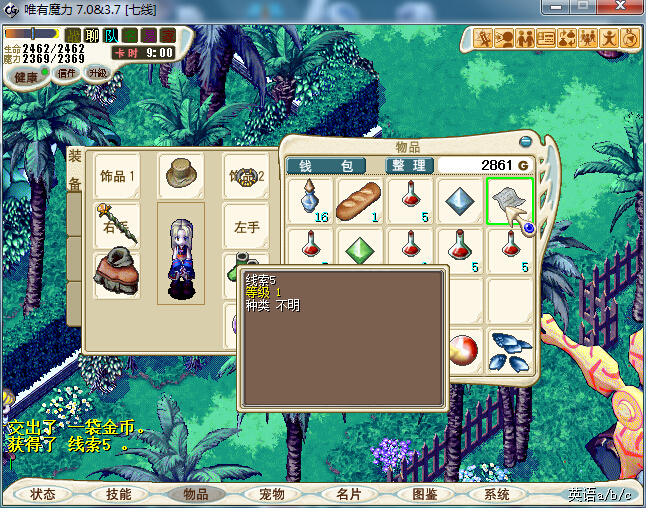Open the 系统 system menu
This screenshot has height=508, width=646.
(497, 494)
